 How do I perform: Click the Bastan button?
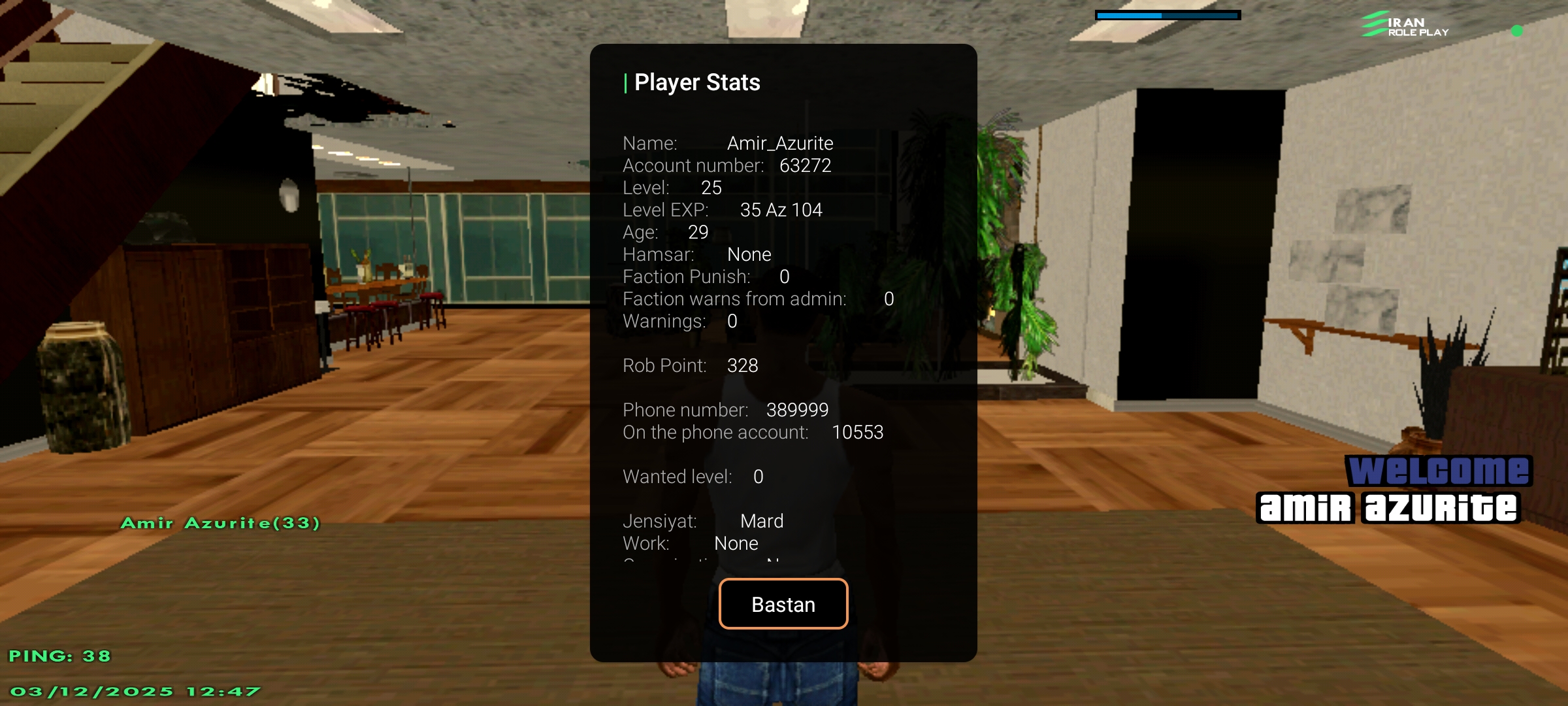[783, 604]
